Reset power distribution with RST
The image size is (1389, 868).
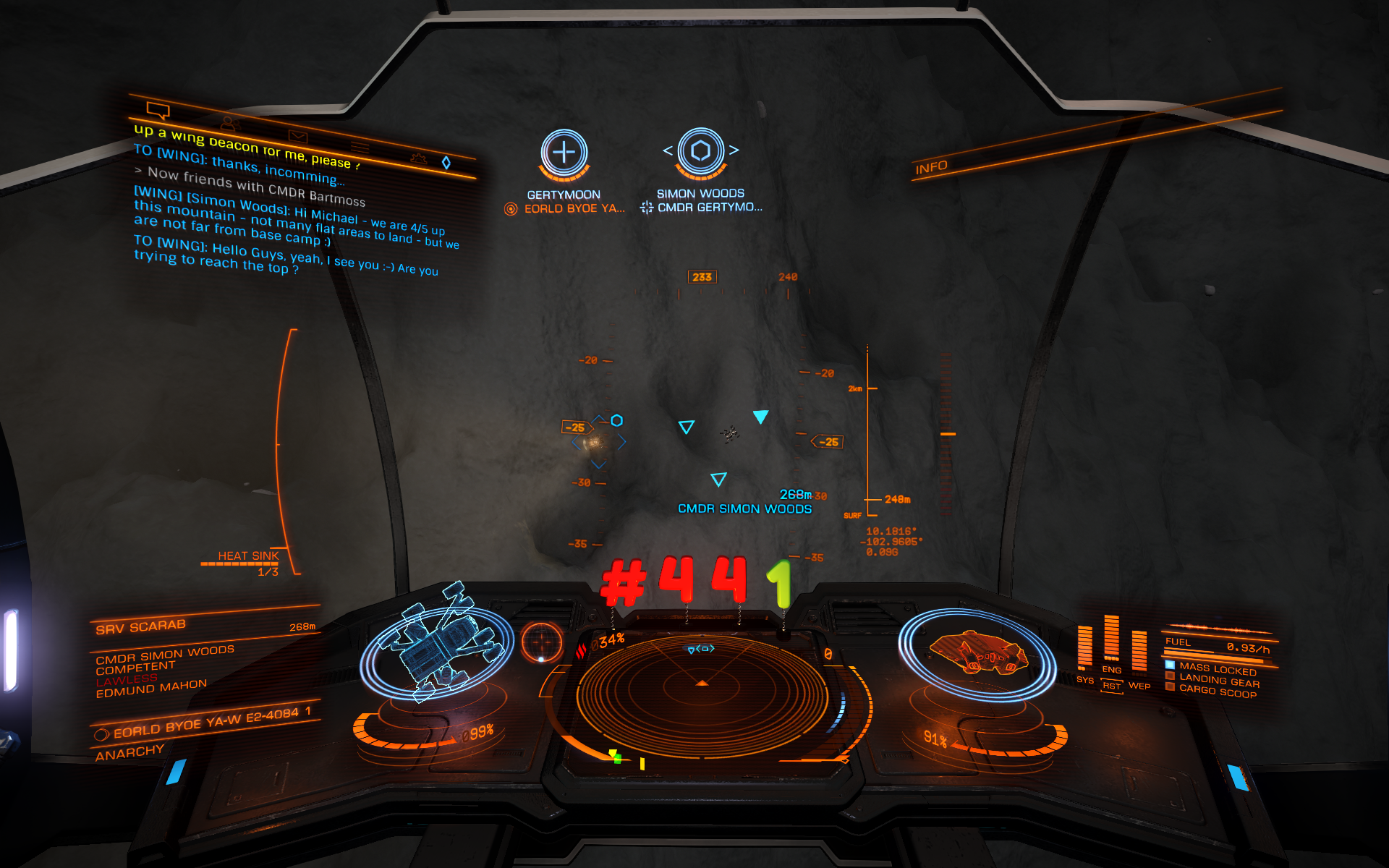click(1111, 686)
